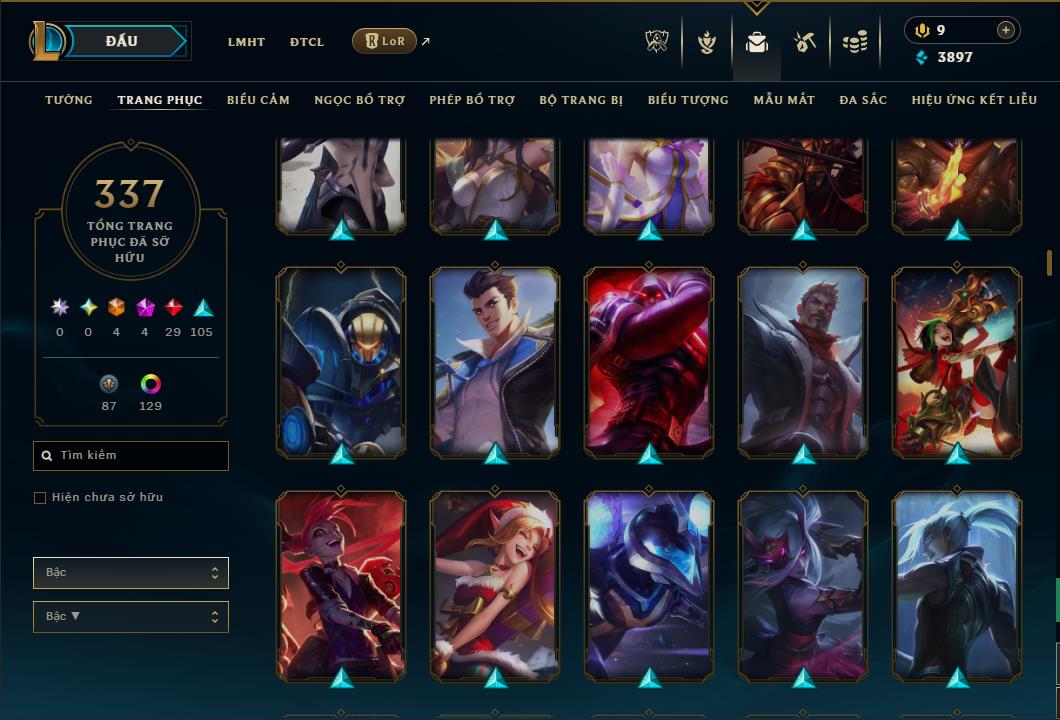Click the ĐẤU play button

pyautogui.click(x=121, y=41)
